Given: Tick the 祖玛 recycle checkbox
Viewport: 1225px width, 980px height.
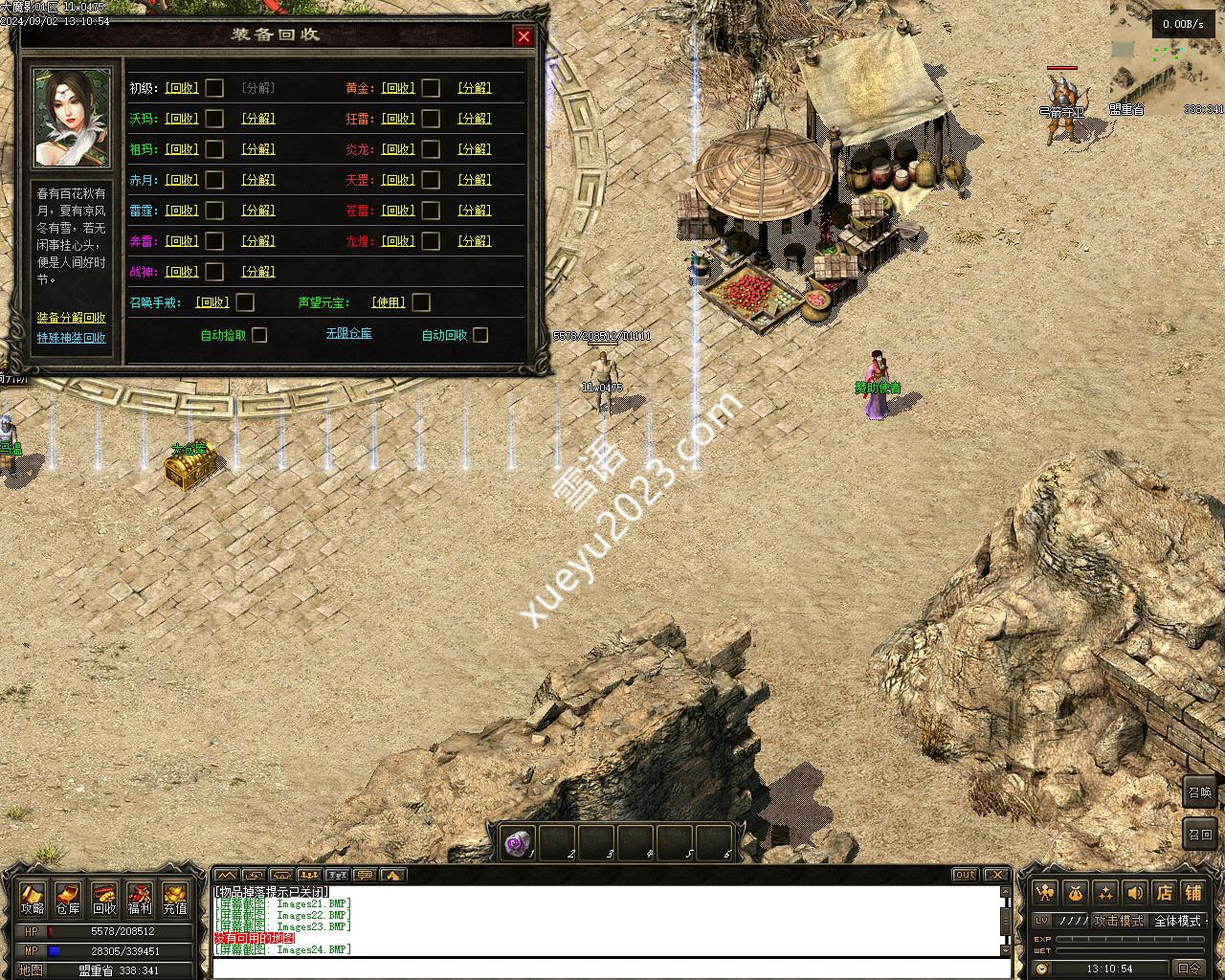Looking at the screenshot, I should 214,149.
